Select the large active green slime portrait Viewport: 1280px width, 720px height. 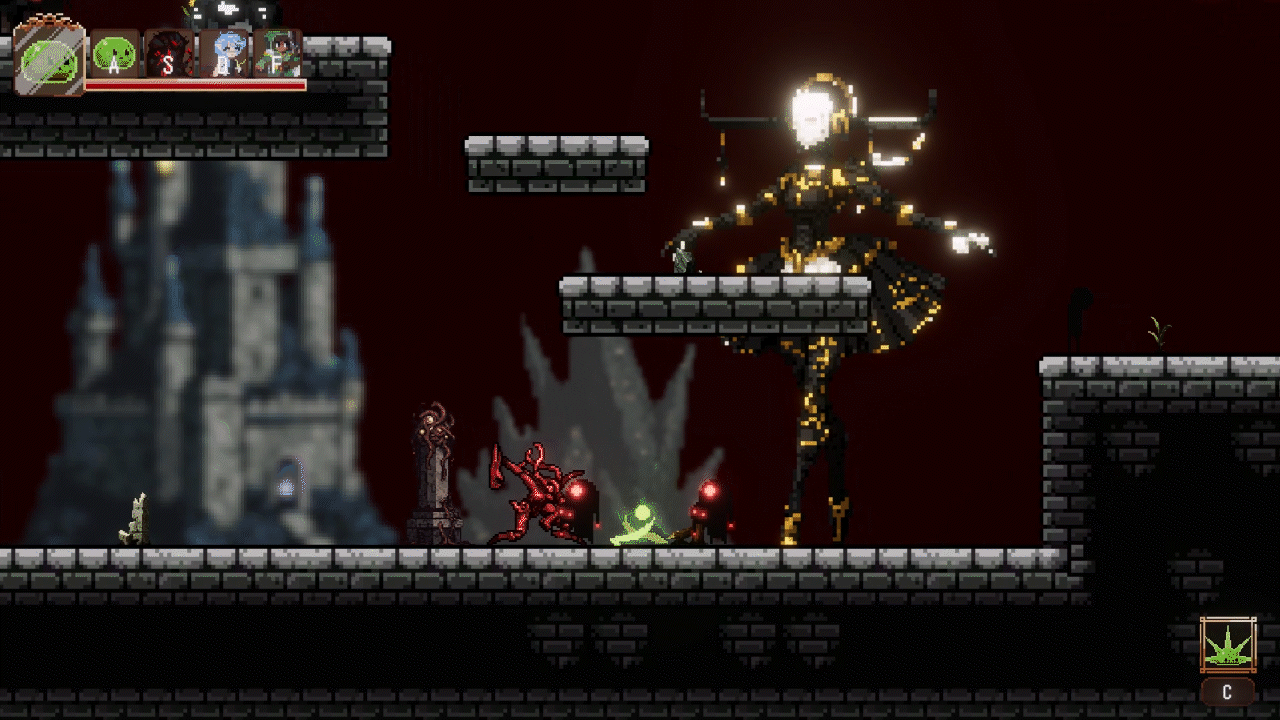click(x=48, y=58)
